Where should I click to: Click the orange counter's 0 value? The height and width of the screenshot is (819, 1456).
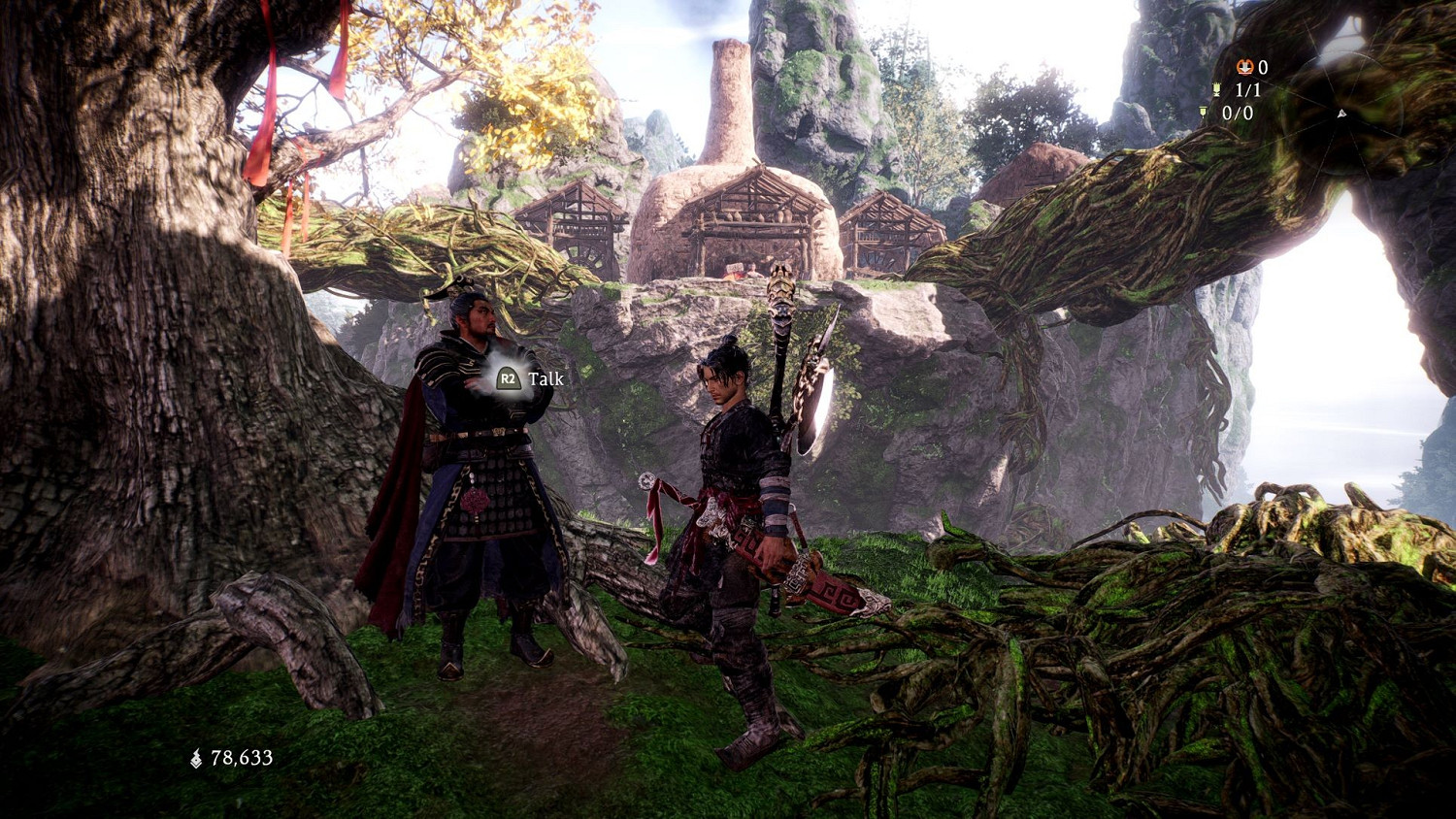coord(1262,67)
